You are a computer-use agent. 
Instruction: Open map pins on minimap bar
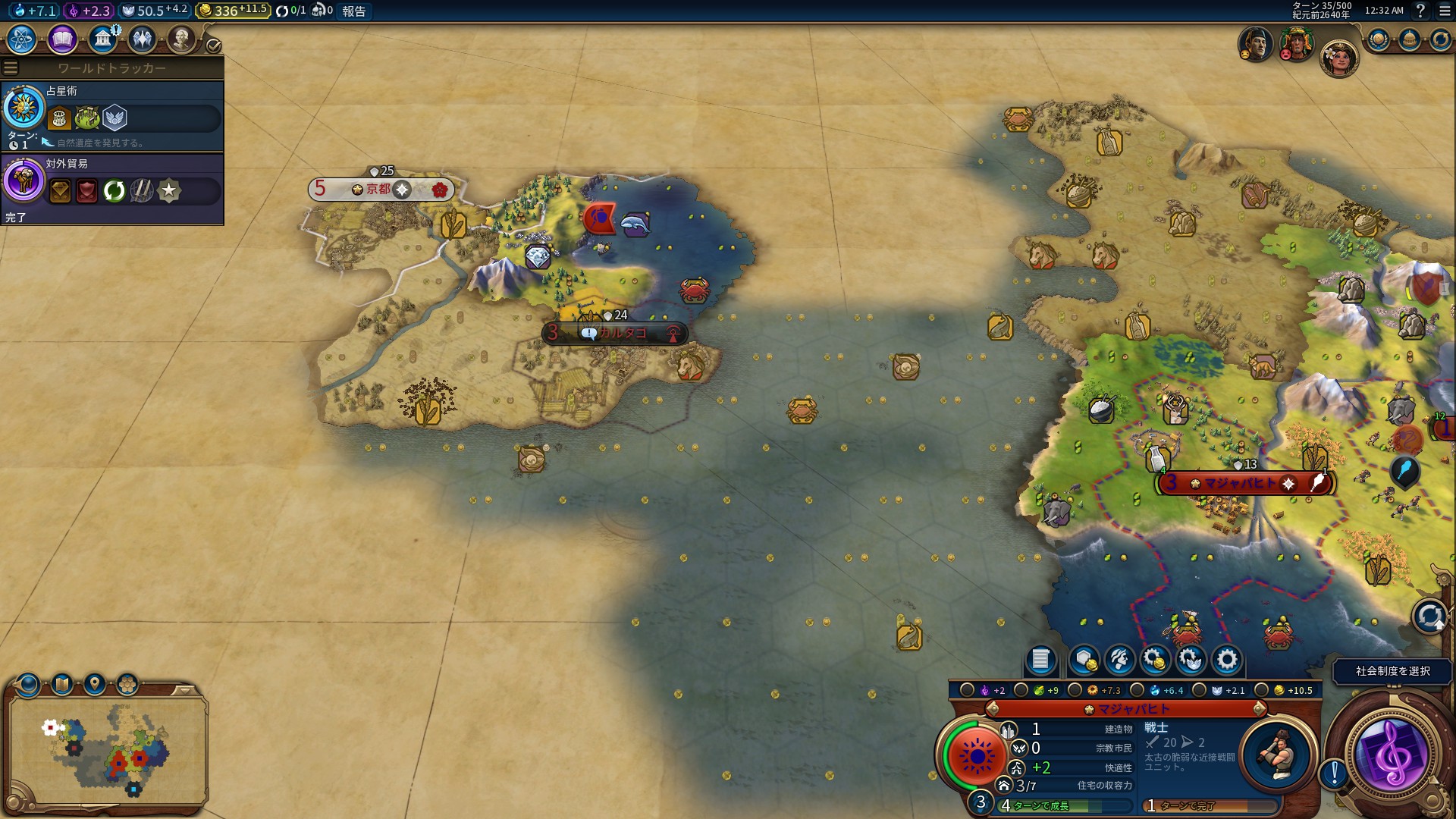click(x=95, y=685)
